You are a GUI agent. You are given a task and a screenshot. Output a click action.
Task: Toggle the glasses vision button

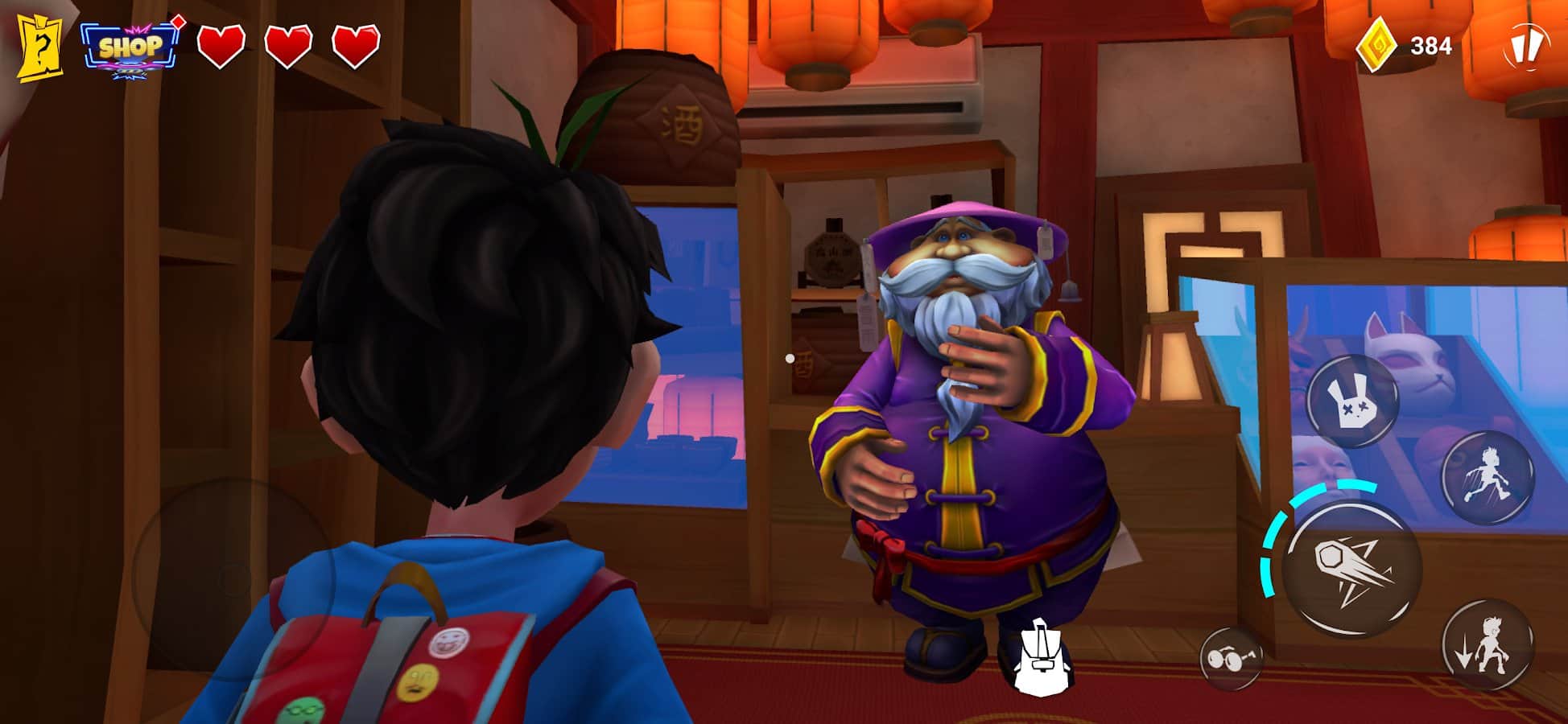pos(1230,659)
